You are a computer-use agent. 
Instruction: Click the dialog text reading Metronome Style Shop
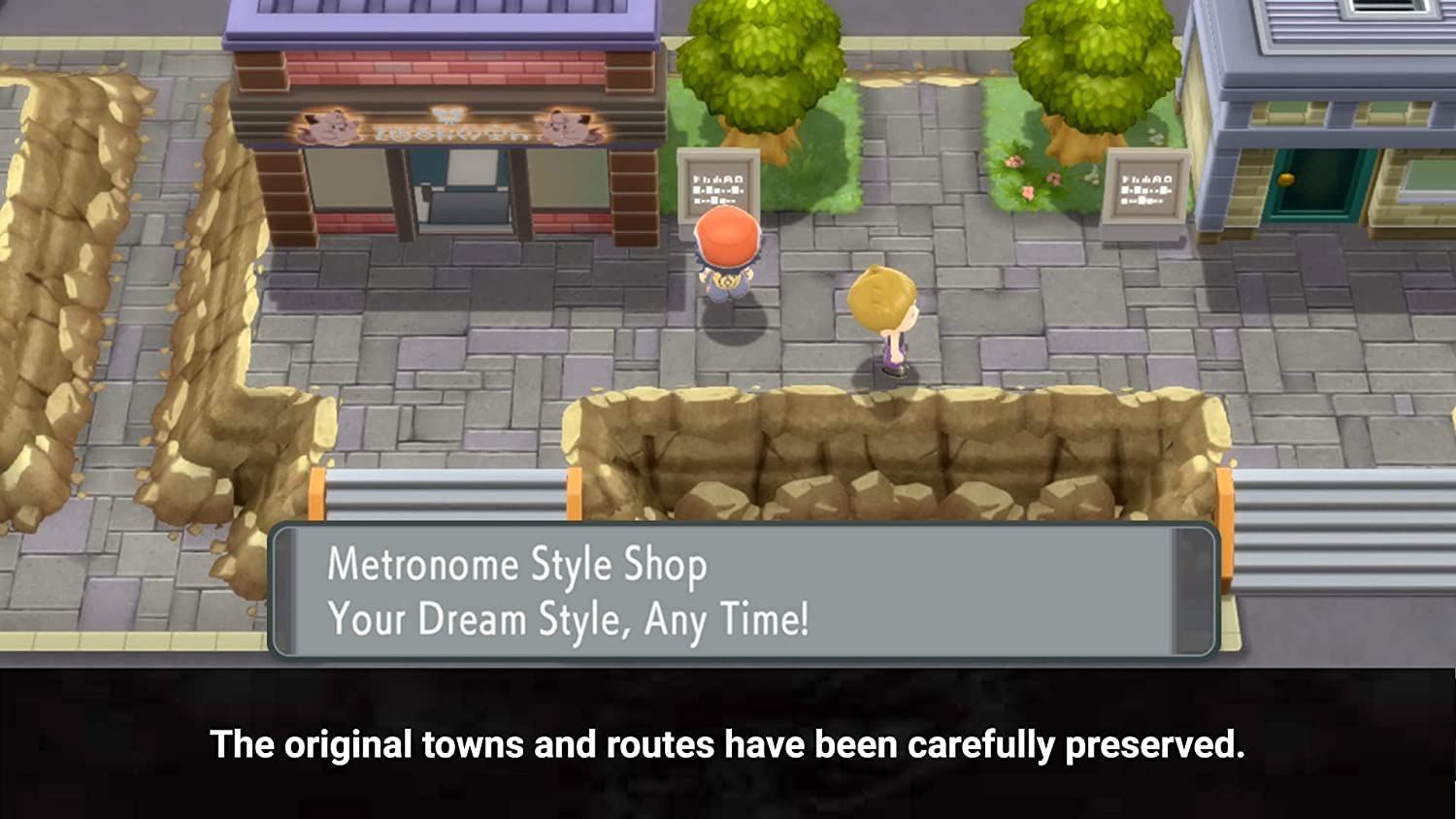[517, 567]
